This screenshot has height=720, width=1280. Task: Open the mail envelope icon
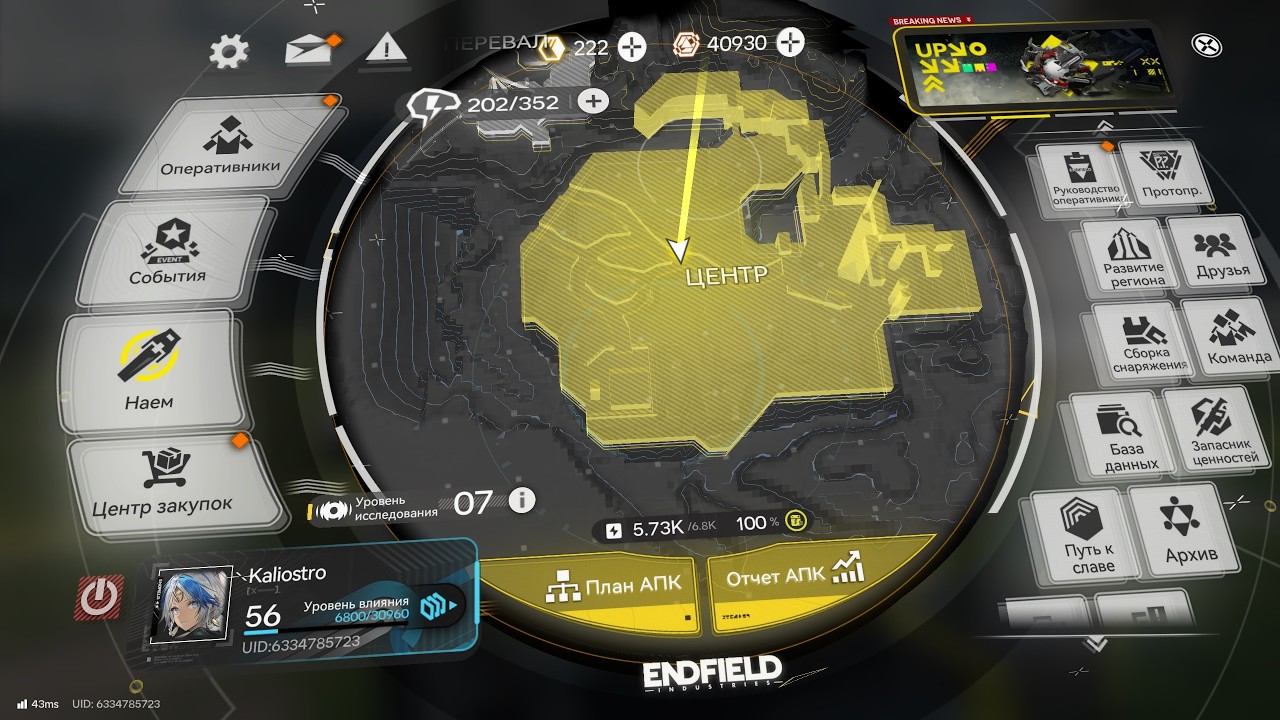point(308,49)
